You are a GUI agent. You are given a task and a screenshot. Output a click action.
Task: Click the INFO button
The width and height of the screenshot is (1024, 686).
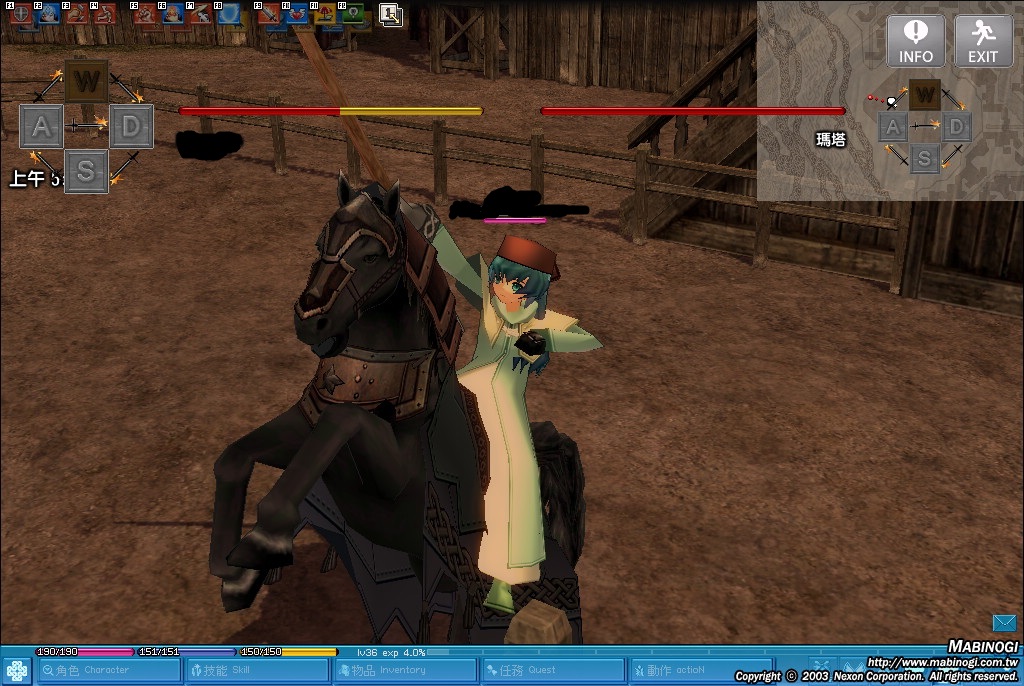click(x=915, y=42)
